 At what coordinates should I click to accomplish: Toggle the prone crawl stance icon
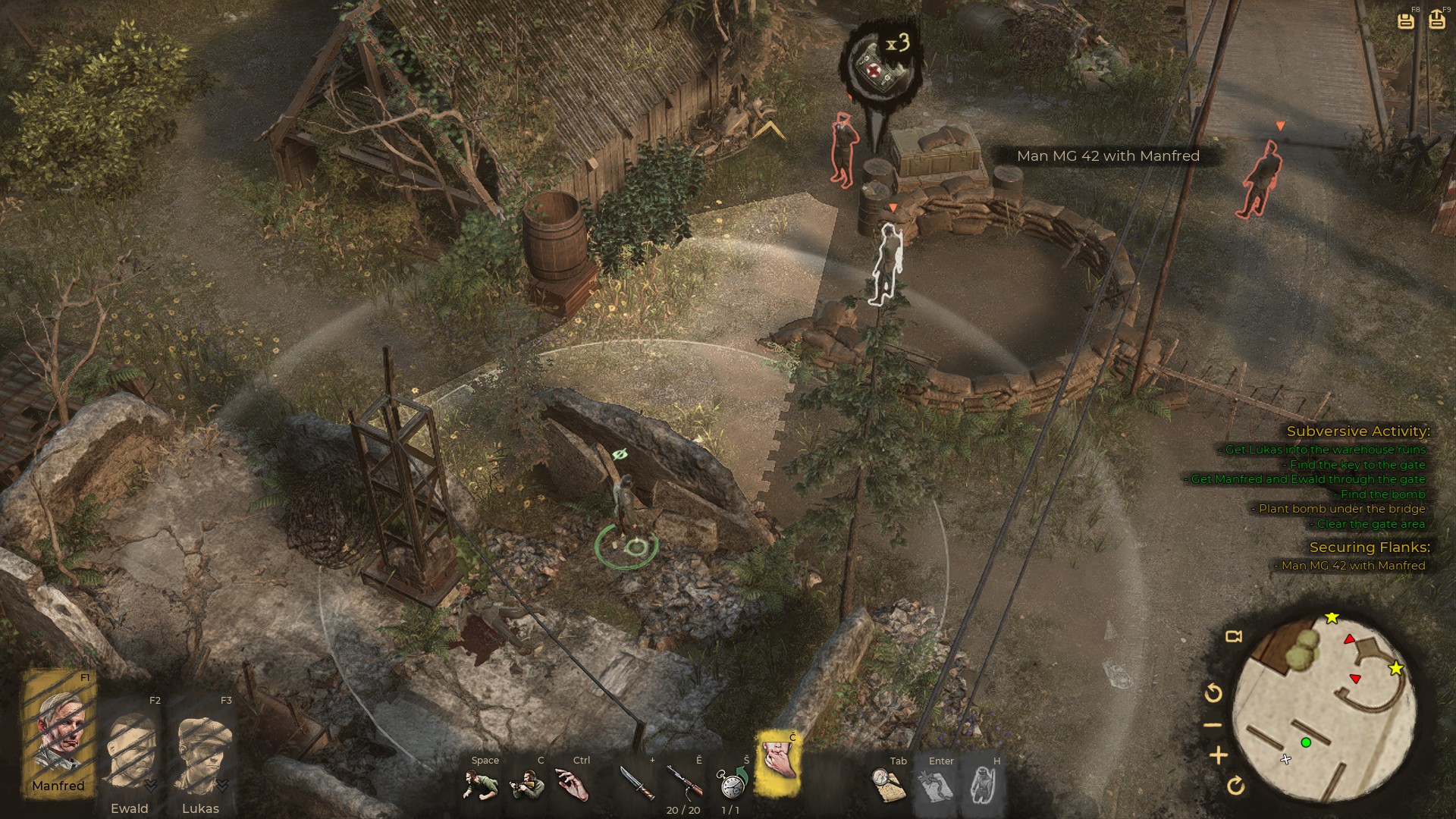coord(481,785)
